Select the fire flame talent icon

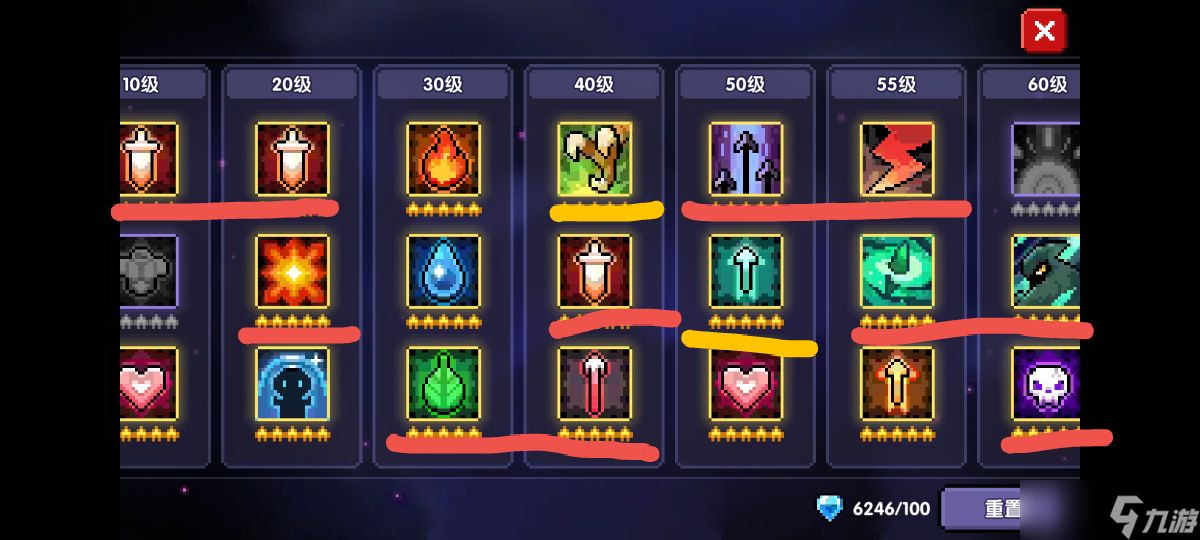click(443, 159)
